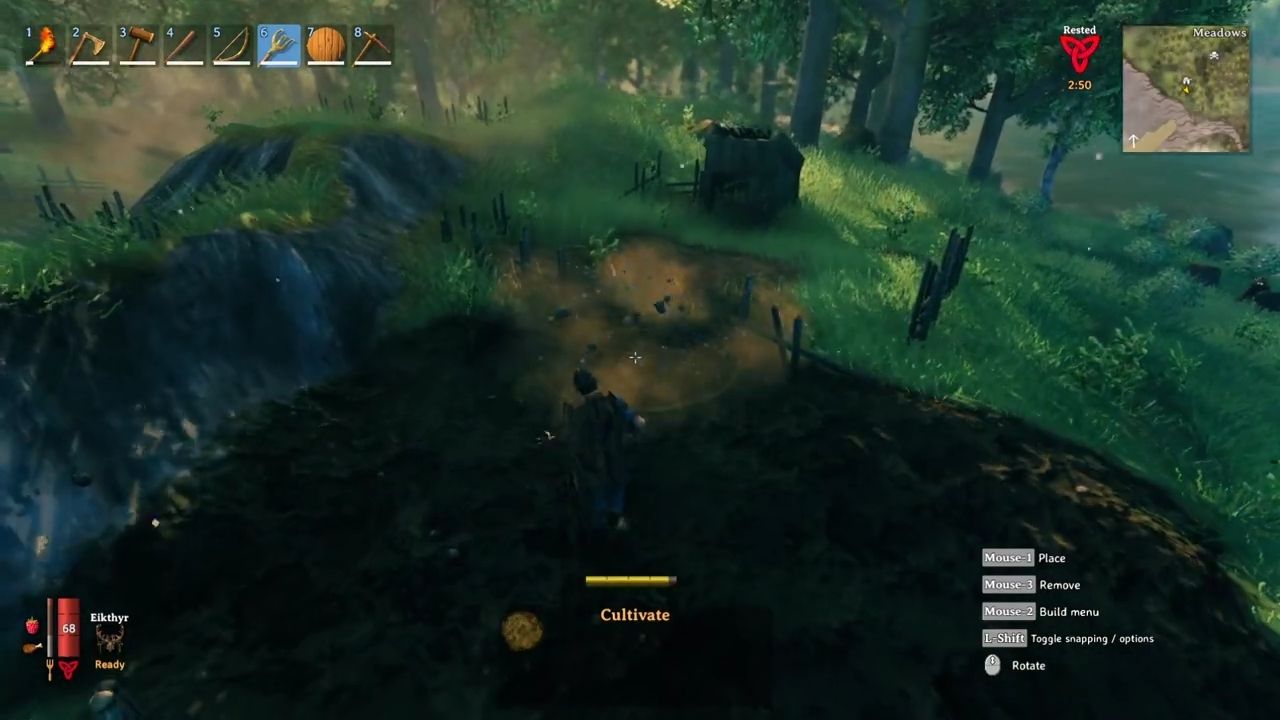Screen dimensions: 1280x720
Task: Select the hammer in hotbar slot 3
Action: [137, 44]
